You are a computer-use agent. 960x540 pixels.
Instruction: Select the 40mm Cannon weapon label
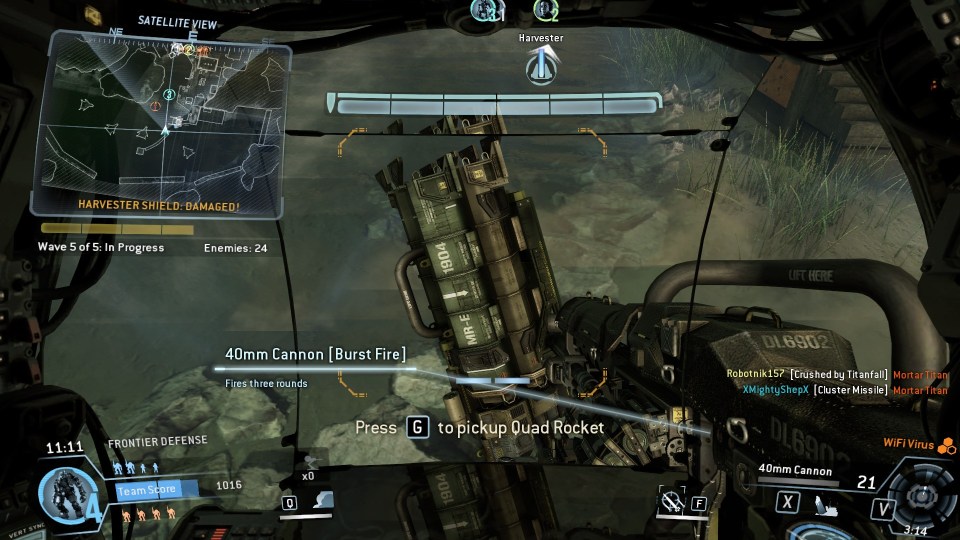click(795, 469)
